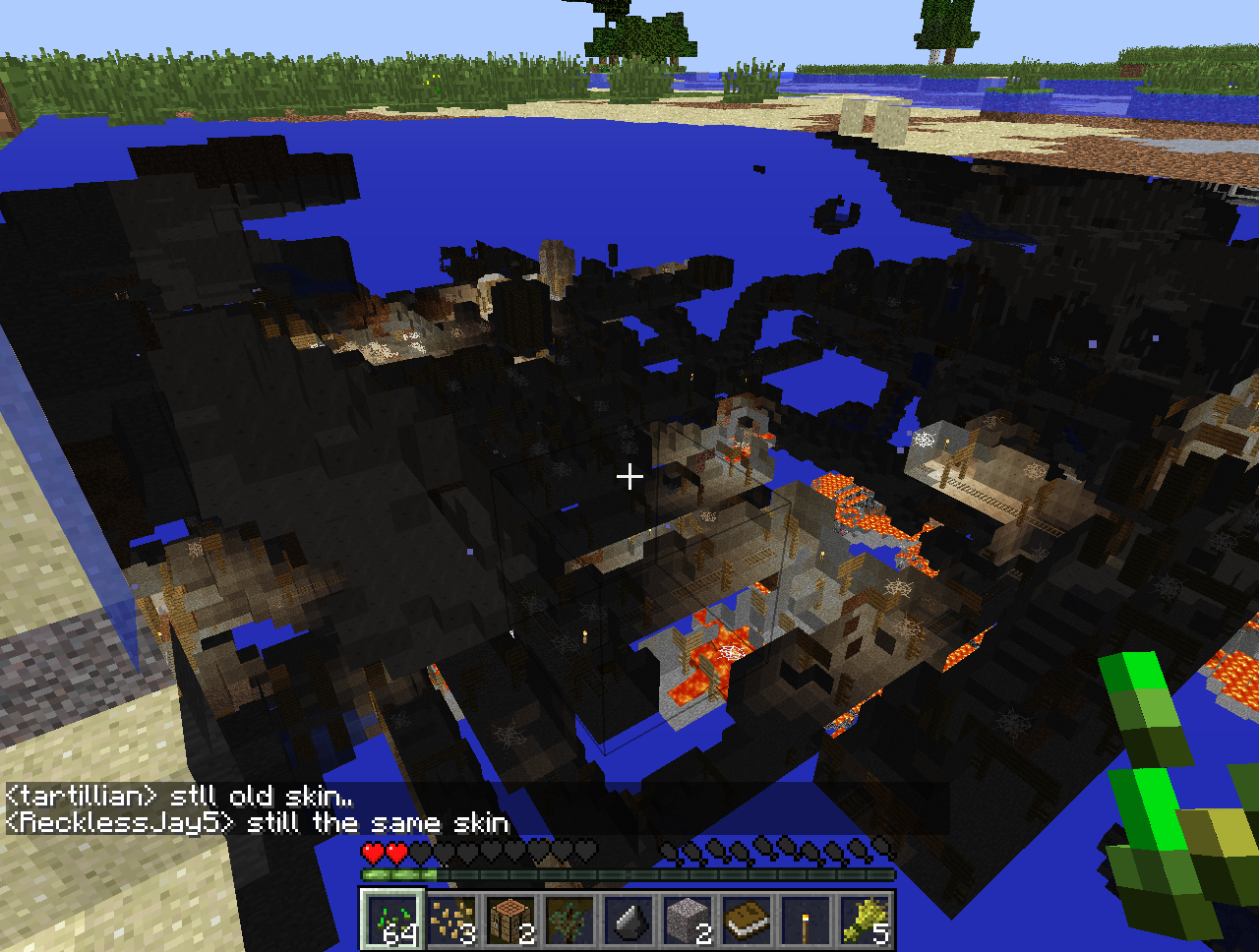Choose the crafting table hotbar slot
This screenshot has height=952, width=1259.
click(510, 921)
